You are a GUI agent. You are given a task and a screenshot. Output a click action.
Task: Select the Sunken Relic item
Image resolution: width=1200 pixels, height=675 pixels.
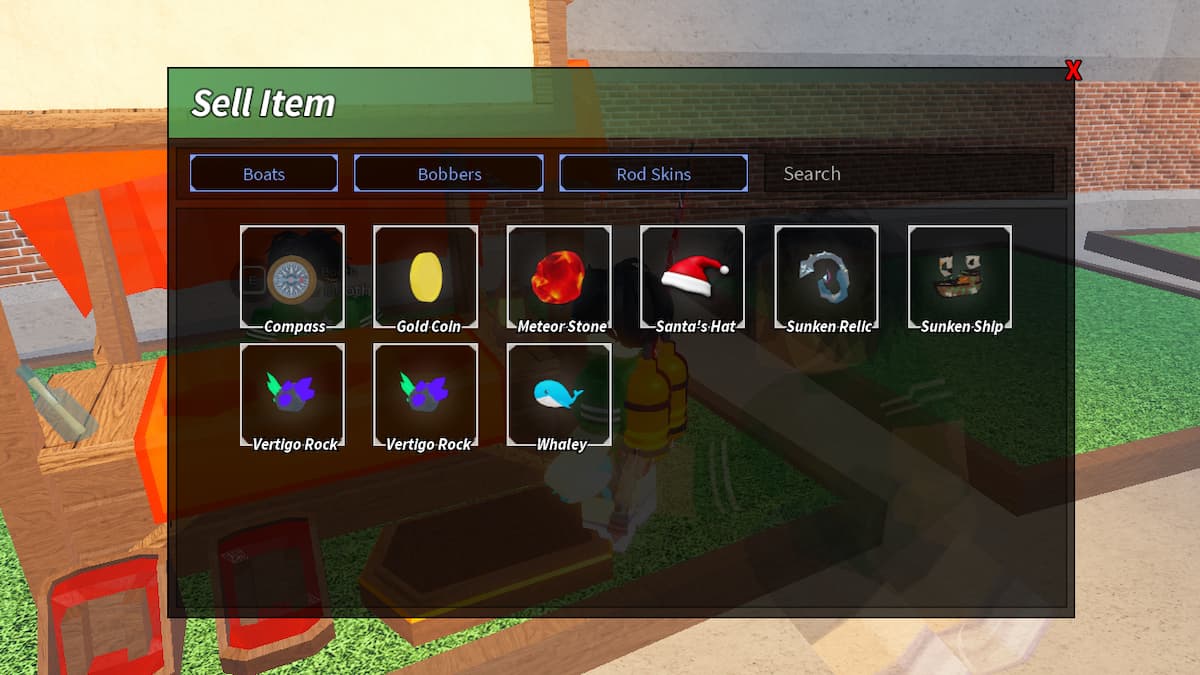point(827,278)
